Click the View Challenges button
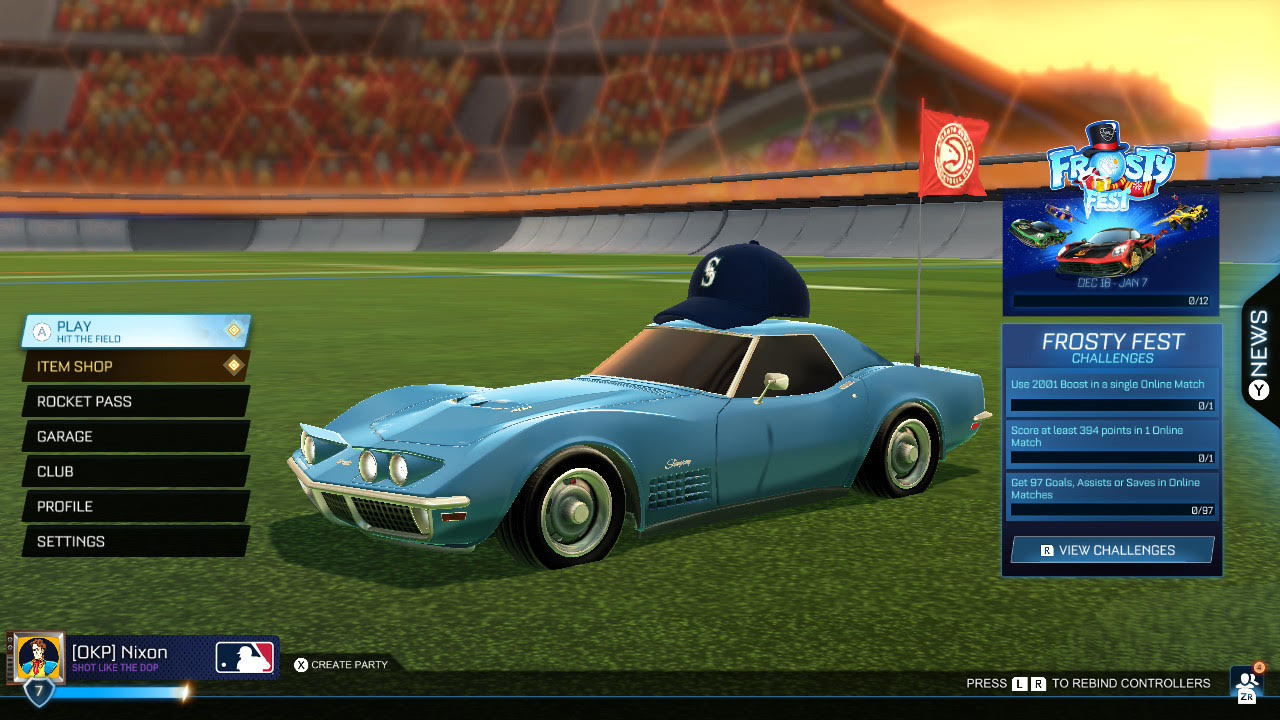This screenshot has width=1280, height=720. point(1112,550)
